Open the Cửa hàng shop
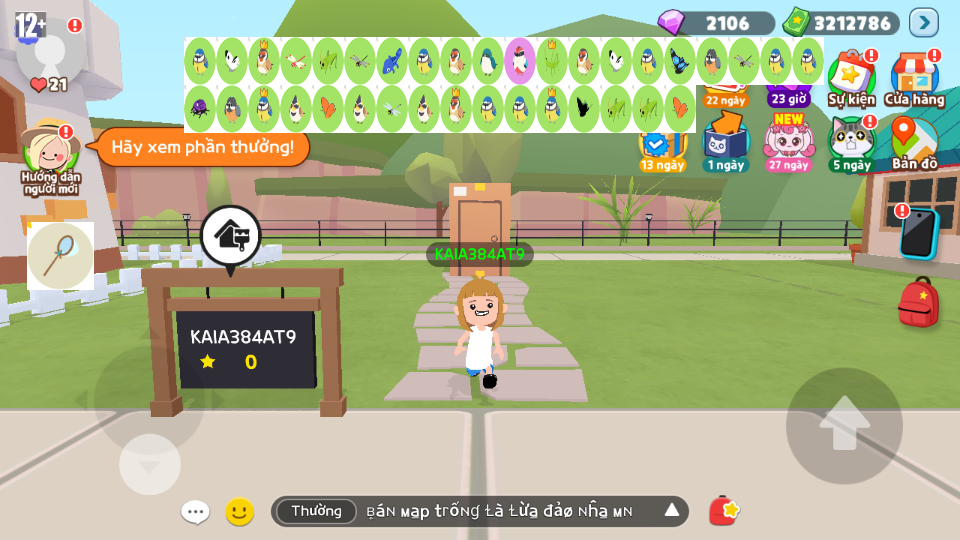The image size is (960, 540). (914, 76)
